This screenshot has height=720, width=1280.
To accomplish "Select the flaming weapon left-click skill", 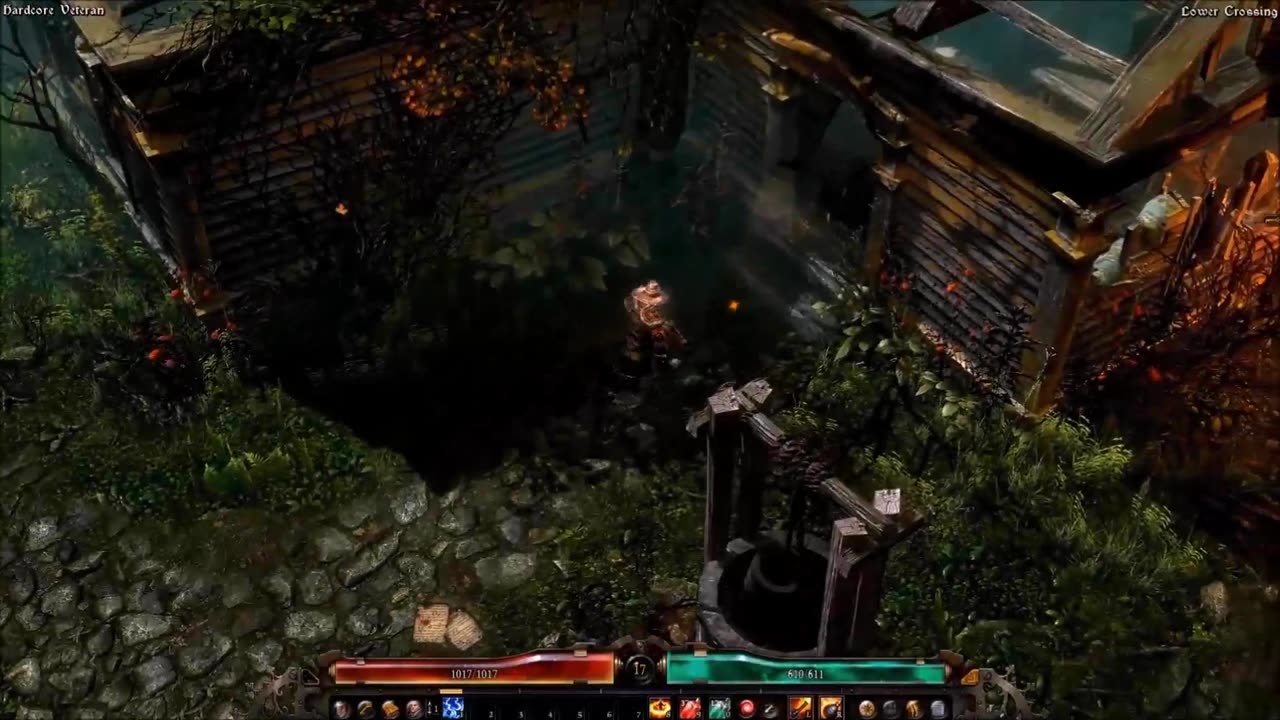I will pyautogui.click(x=801, y=708).
